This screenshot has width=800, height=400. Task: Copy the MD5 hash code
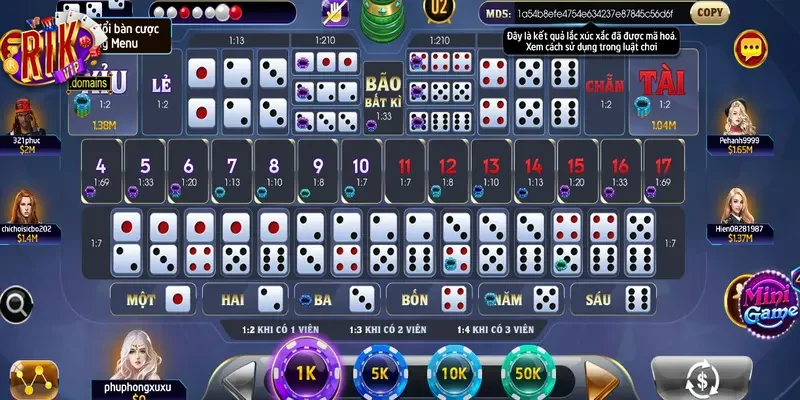click(708, 13)
